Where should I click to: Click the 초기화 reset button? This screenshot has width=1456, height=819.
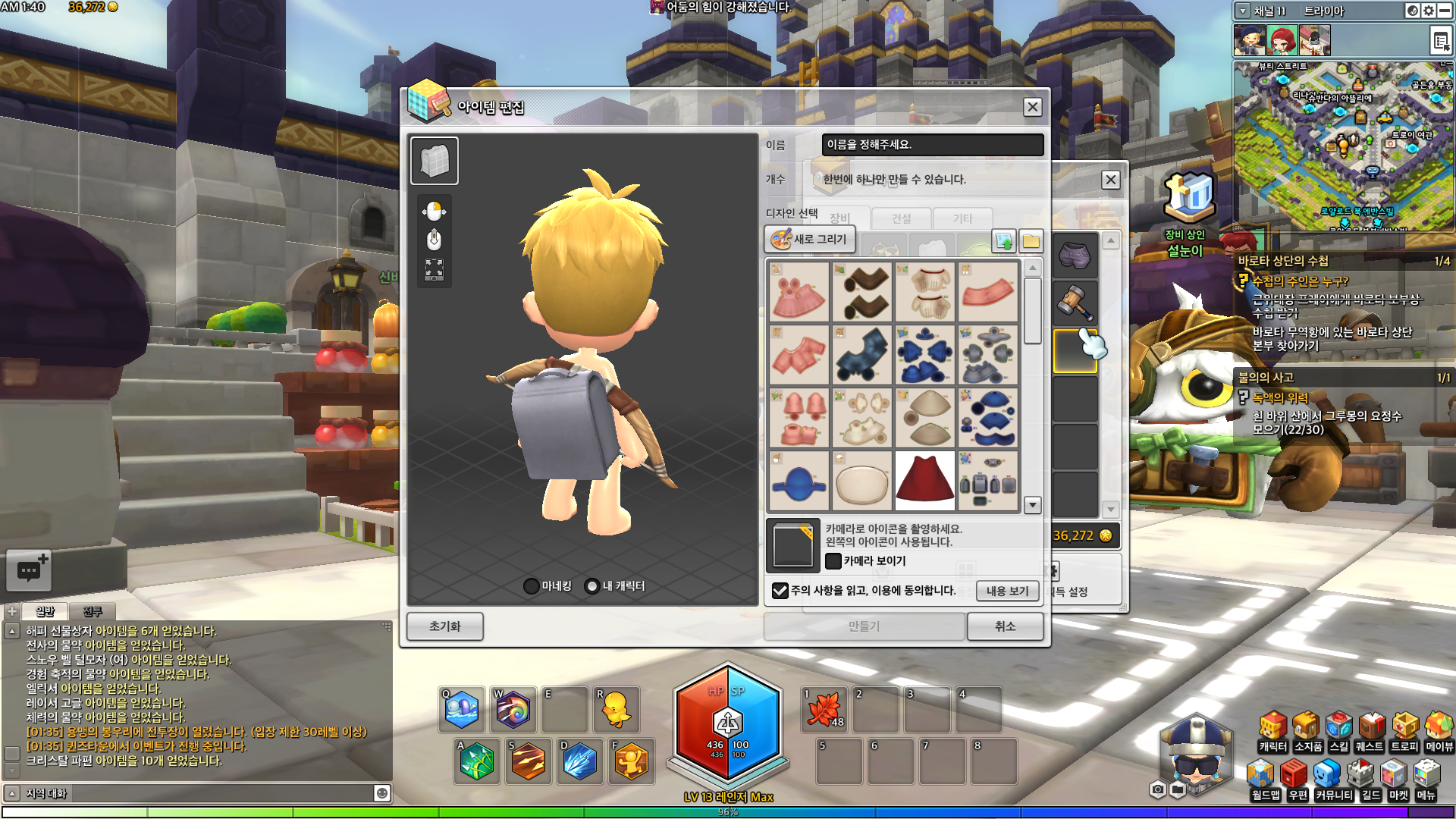(444, 626)
